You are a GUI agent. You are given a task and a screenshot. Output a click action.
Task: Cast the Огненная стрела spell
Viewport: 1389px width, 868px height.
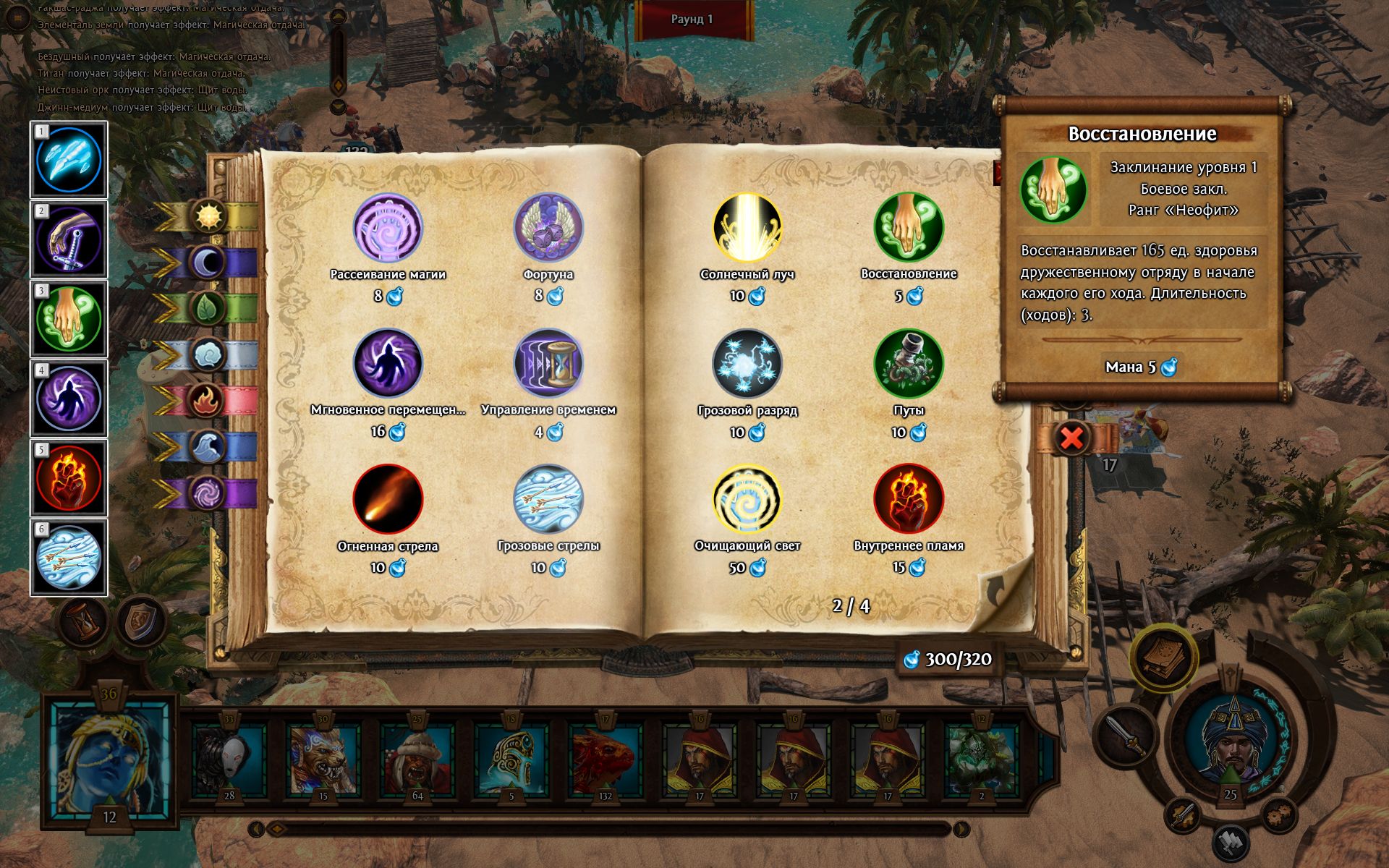[x=388, y=499]
